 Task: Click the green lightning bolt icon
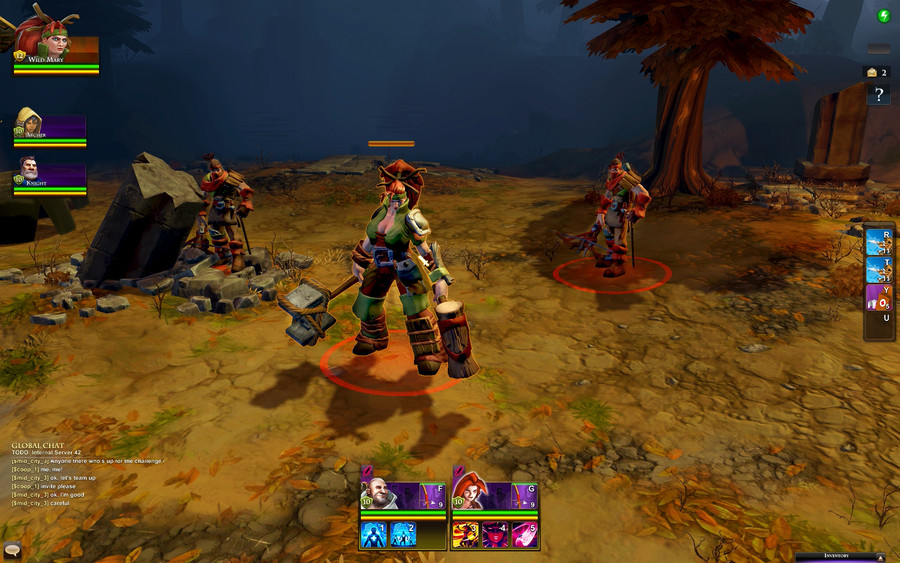(x=884, y=15)
